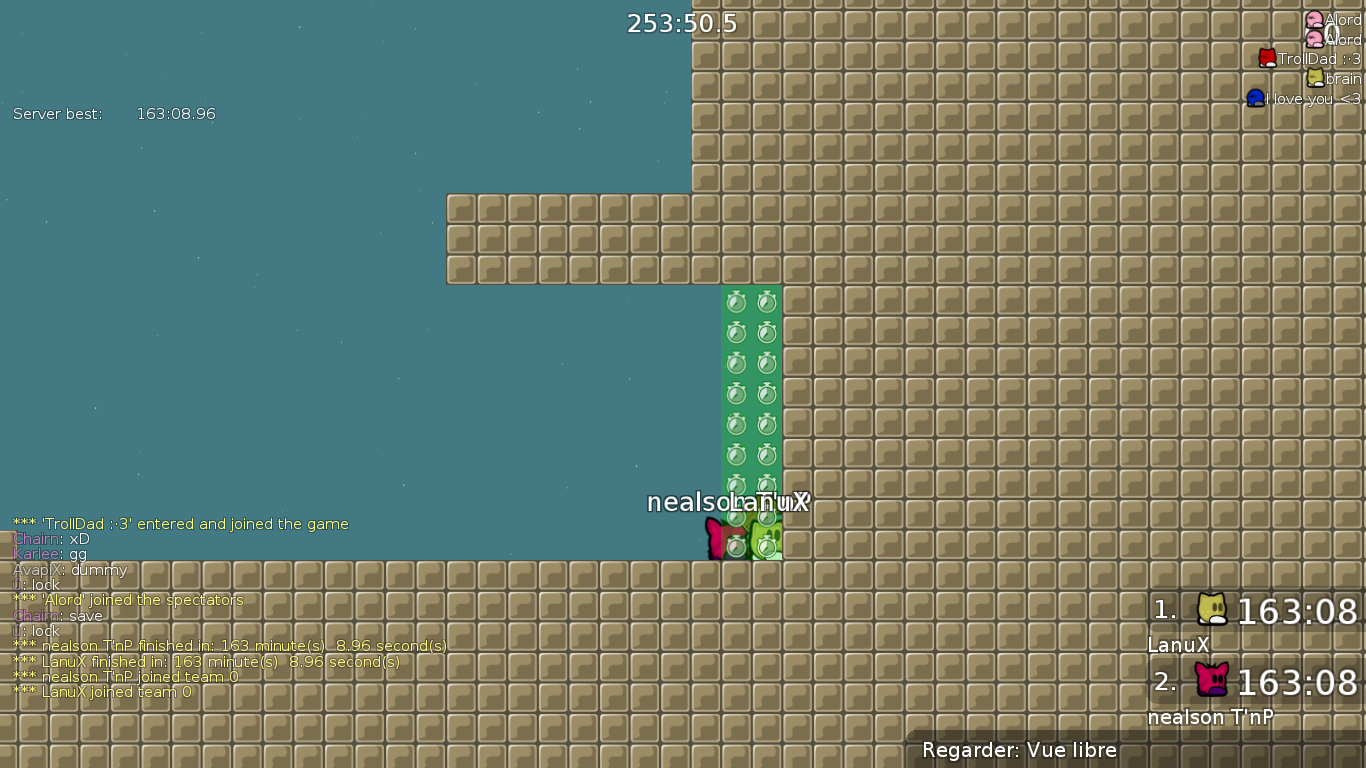Viewport: 1366px width, 768px height.
Task: Click LanuX's 163:08 finish time on scoreboard
Action: click(1300, 611)
